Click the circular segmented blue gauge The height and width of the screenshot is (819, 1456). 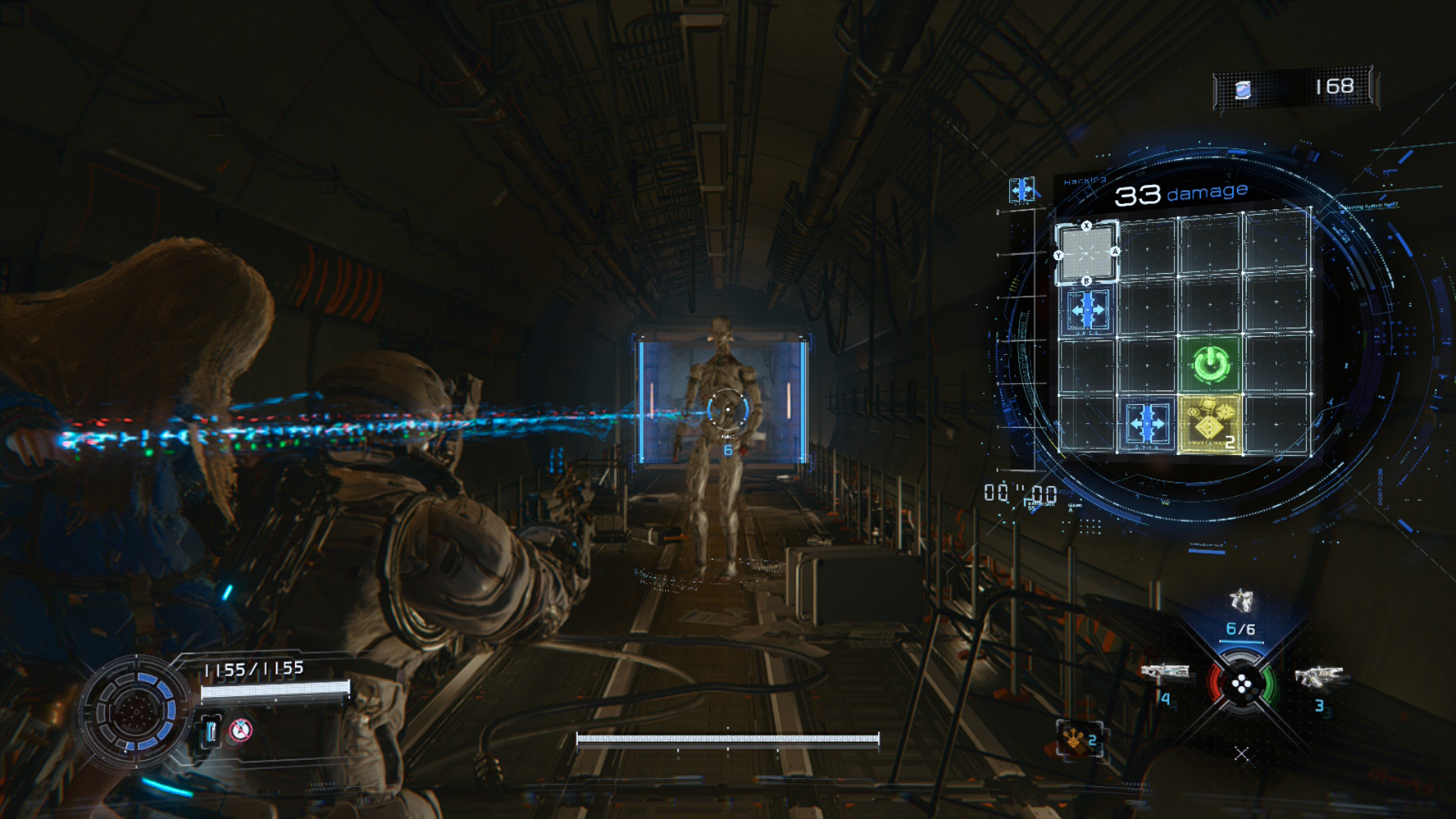tap(136, 711)
